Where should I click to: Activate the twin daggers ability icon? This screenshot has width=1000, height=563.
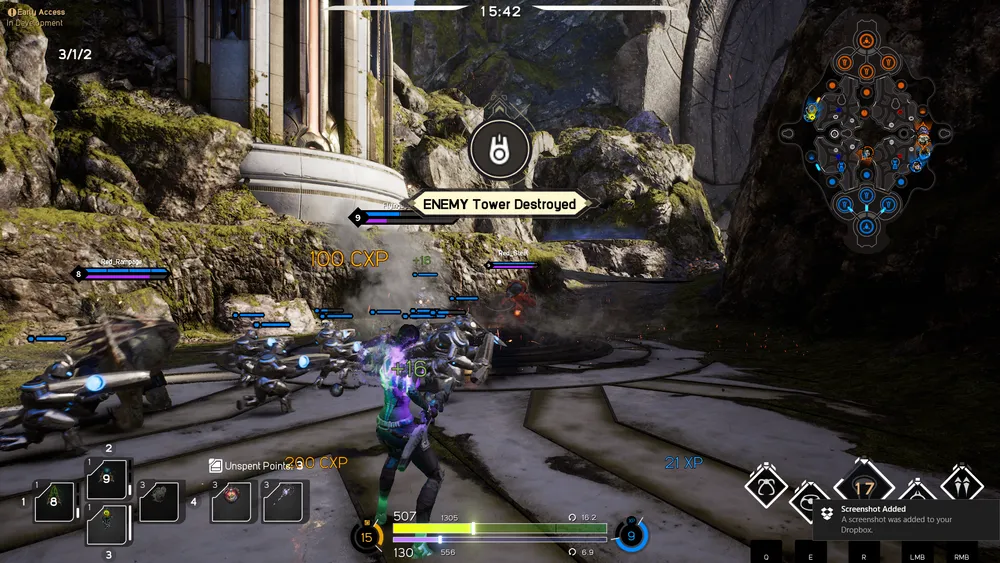[962, 485]
